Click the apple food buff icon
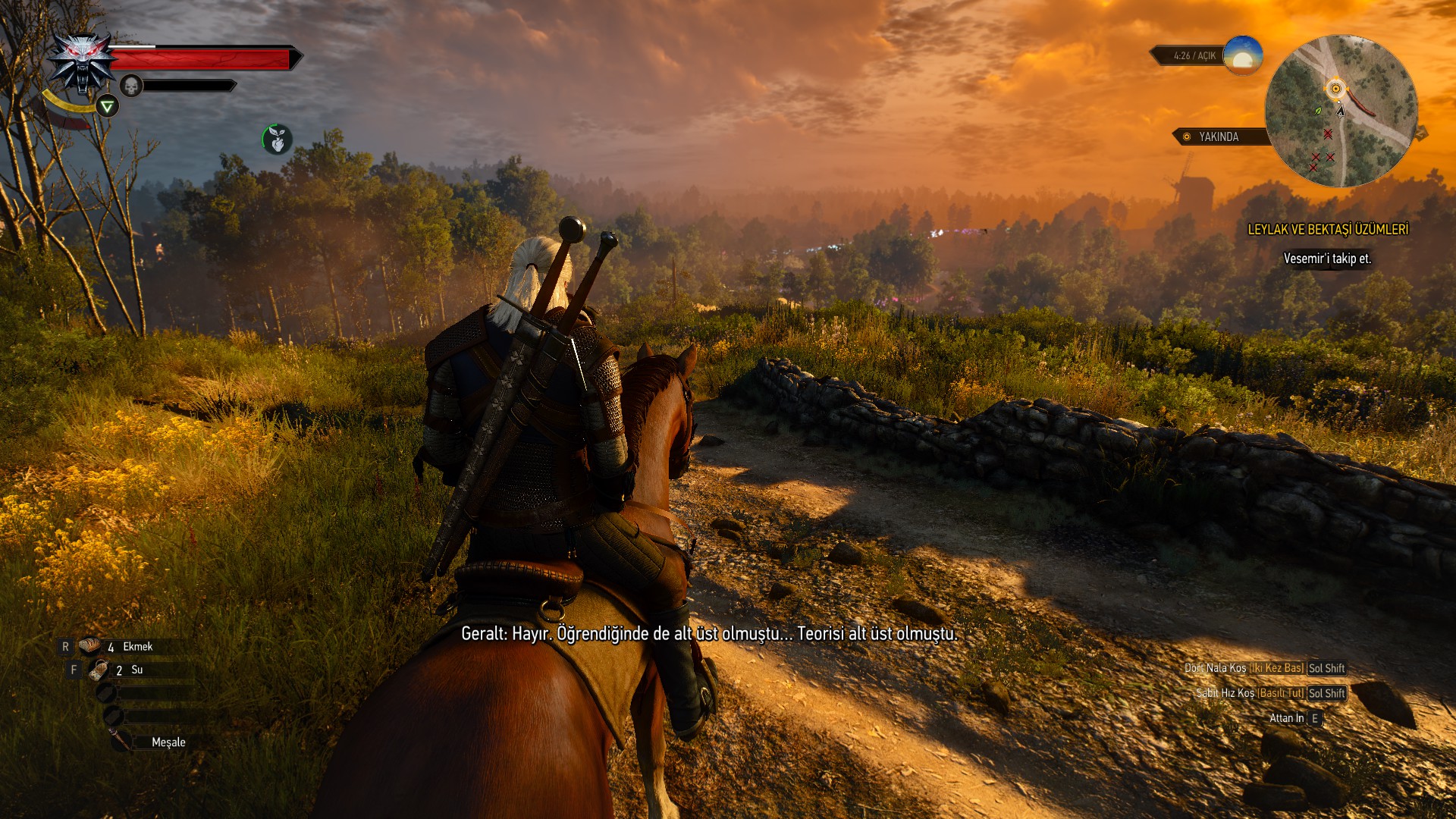 [278, 139]
